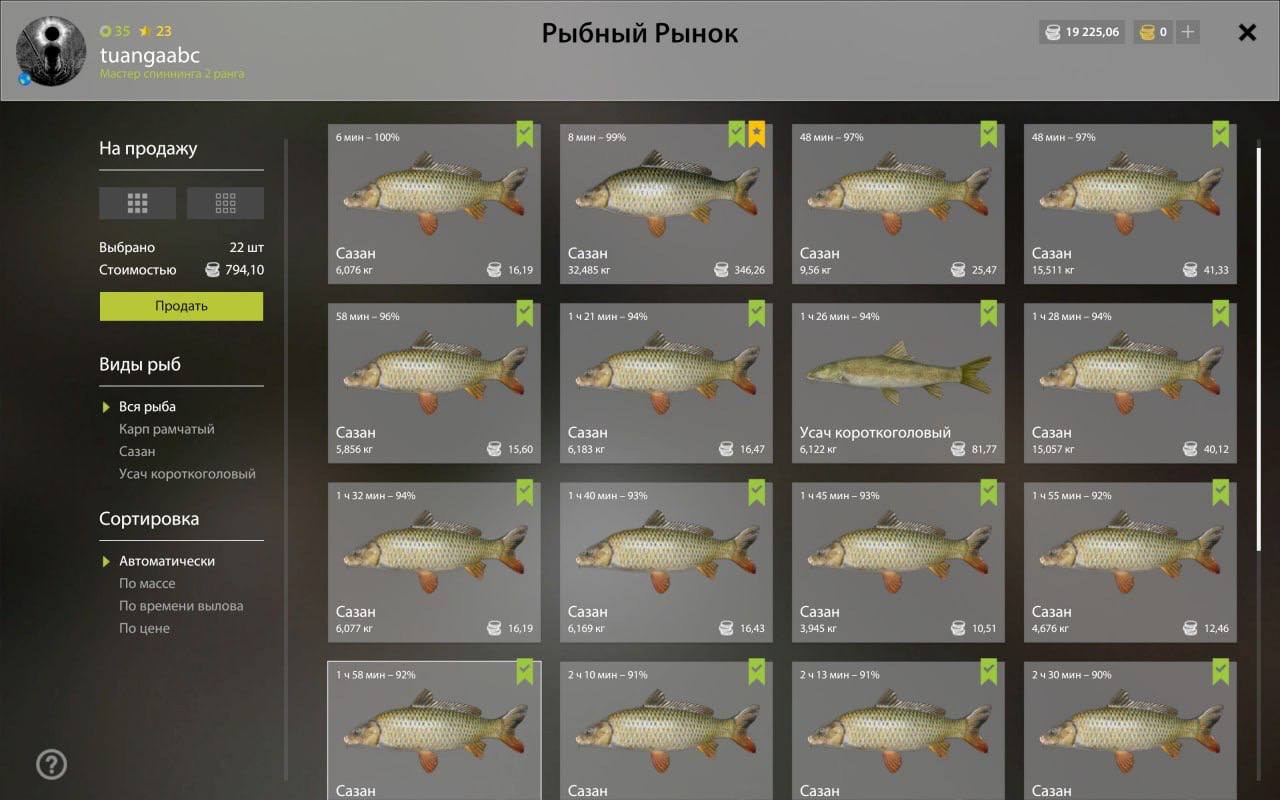The image size is (1280, 800).
Task: Select the Автоматически sorting option
Action: [166, 561]
